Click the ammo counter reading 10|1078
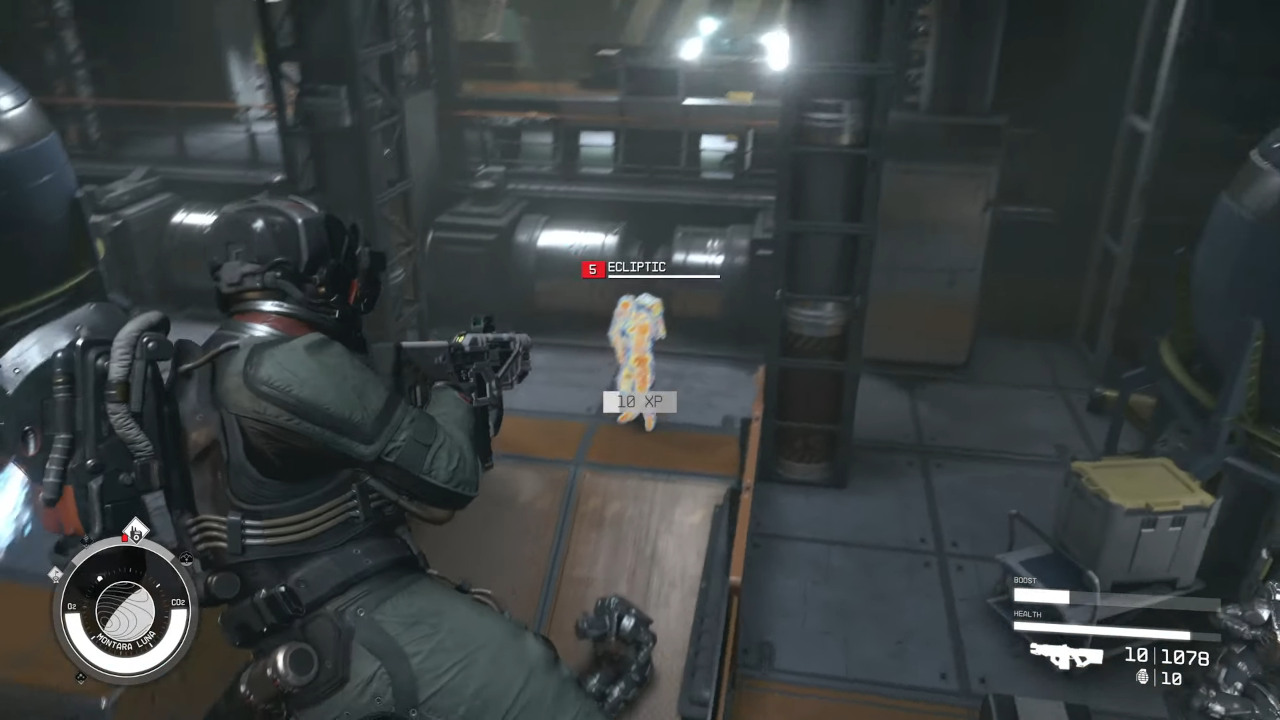The width and height of the screenshot is (1280, 720). [x=1166, y=656]
